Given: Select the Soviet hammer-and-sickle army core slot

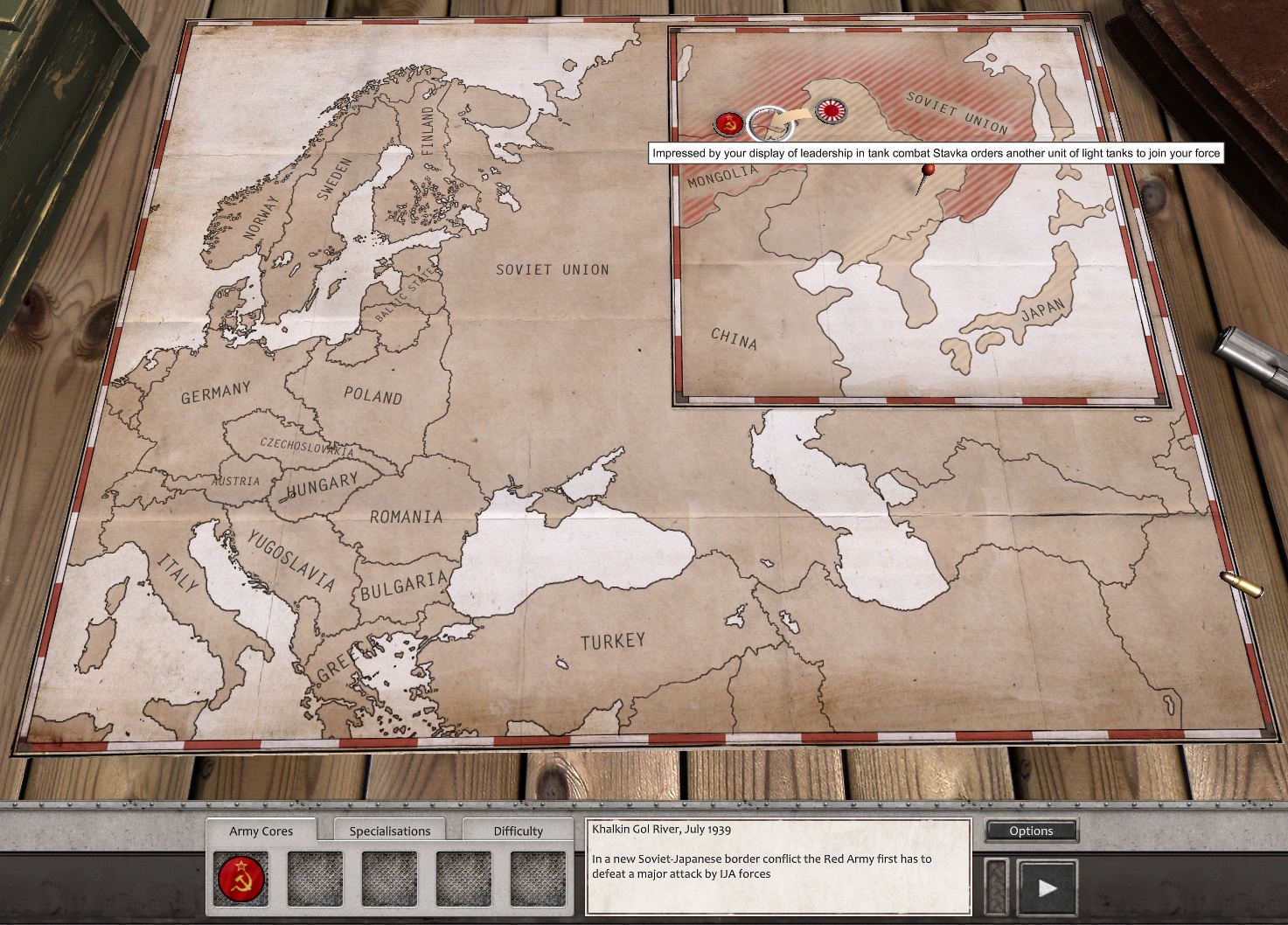Looking at the screenshot, I should 242,879.
